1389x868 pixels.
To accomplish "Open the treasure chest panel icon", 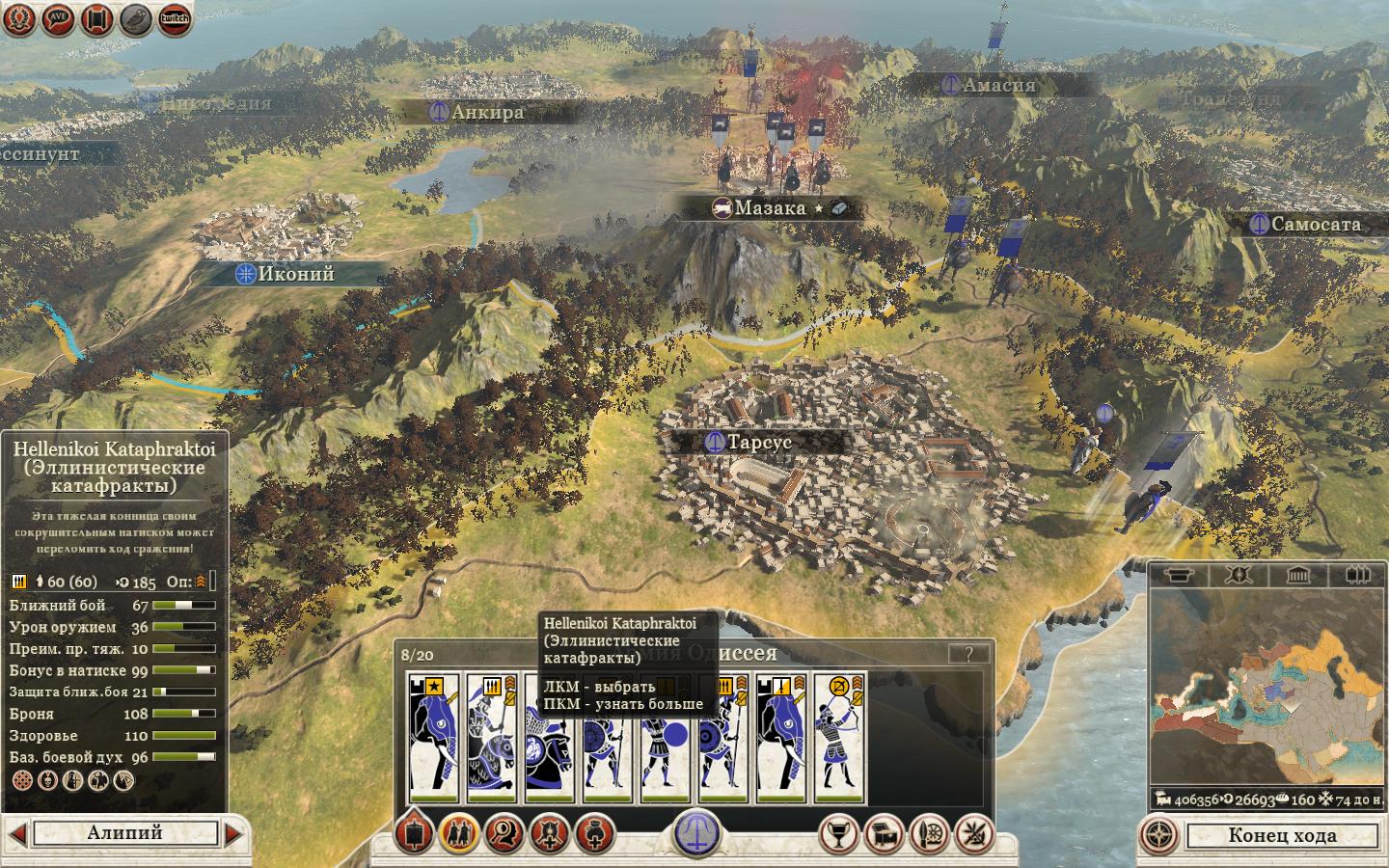I will pos(884,833).
